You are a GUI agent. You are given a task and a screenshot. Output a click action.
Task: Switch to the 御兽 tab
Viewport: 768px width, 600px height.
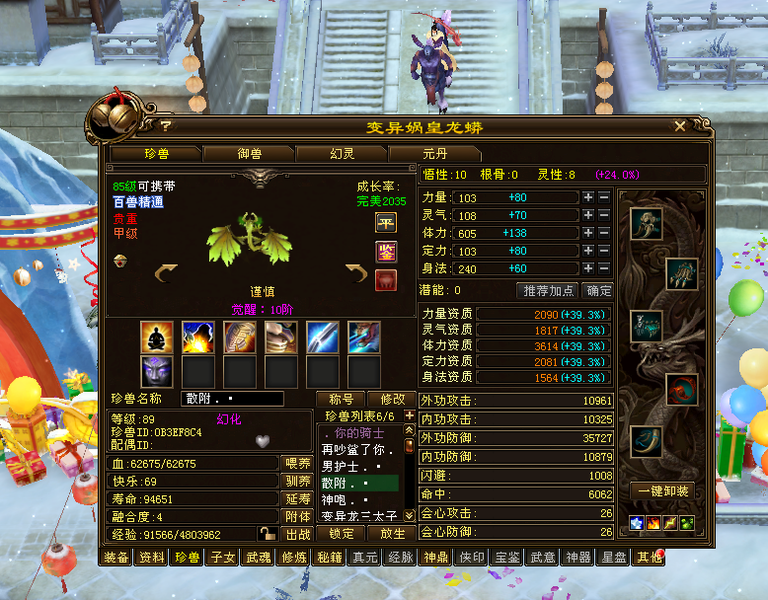249,154
